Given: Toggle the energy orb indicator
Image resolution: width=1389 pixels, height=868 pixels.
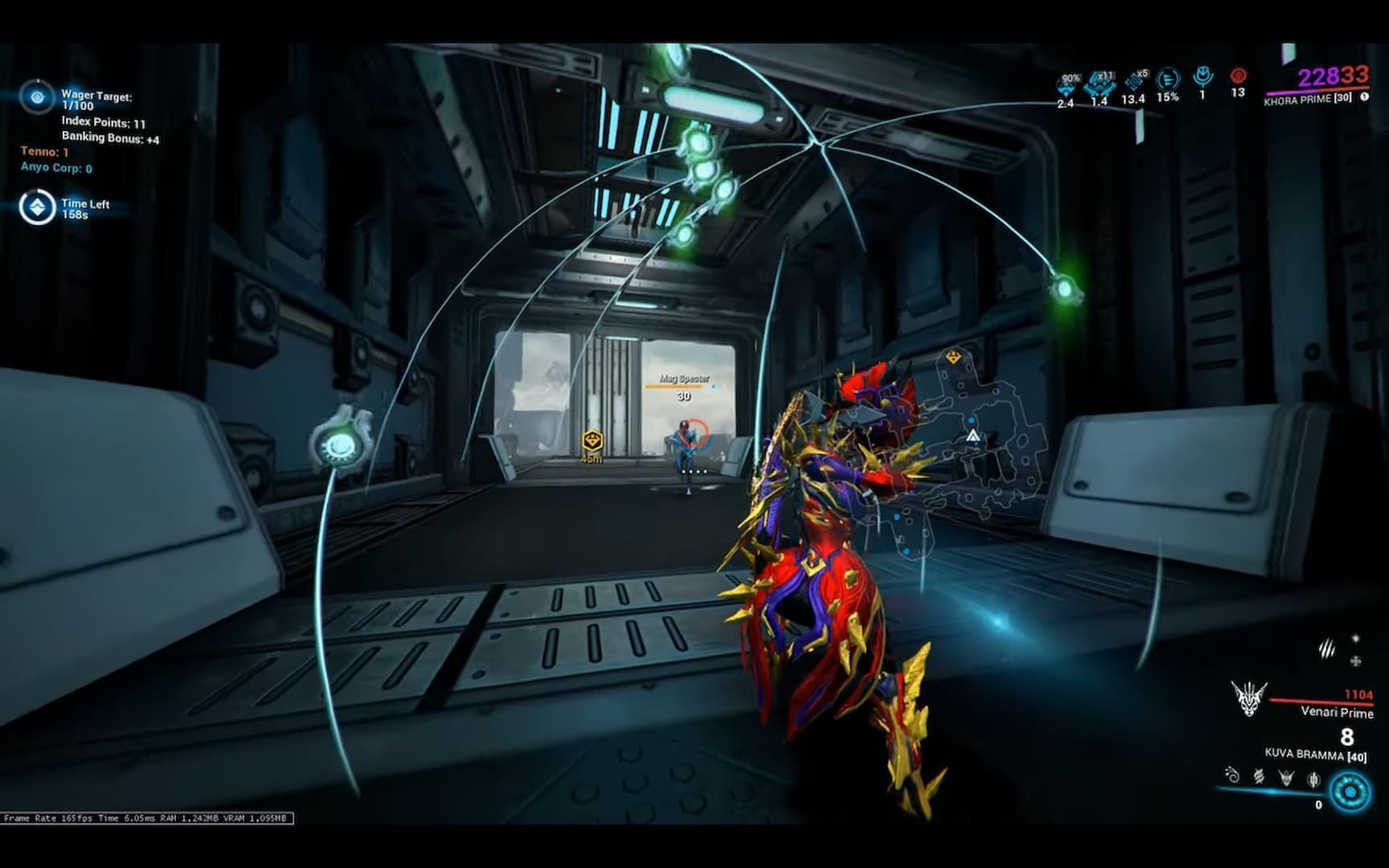Looking at the screenshot, I should [x=1349, y=791].
